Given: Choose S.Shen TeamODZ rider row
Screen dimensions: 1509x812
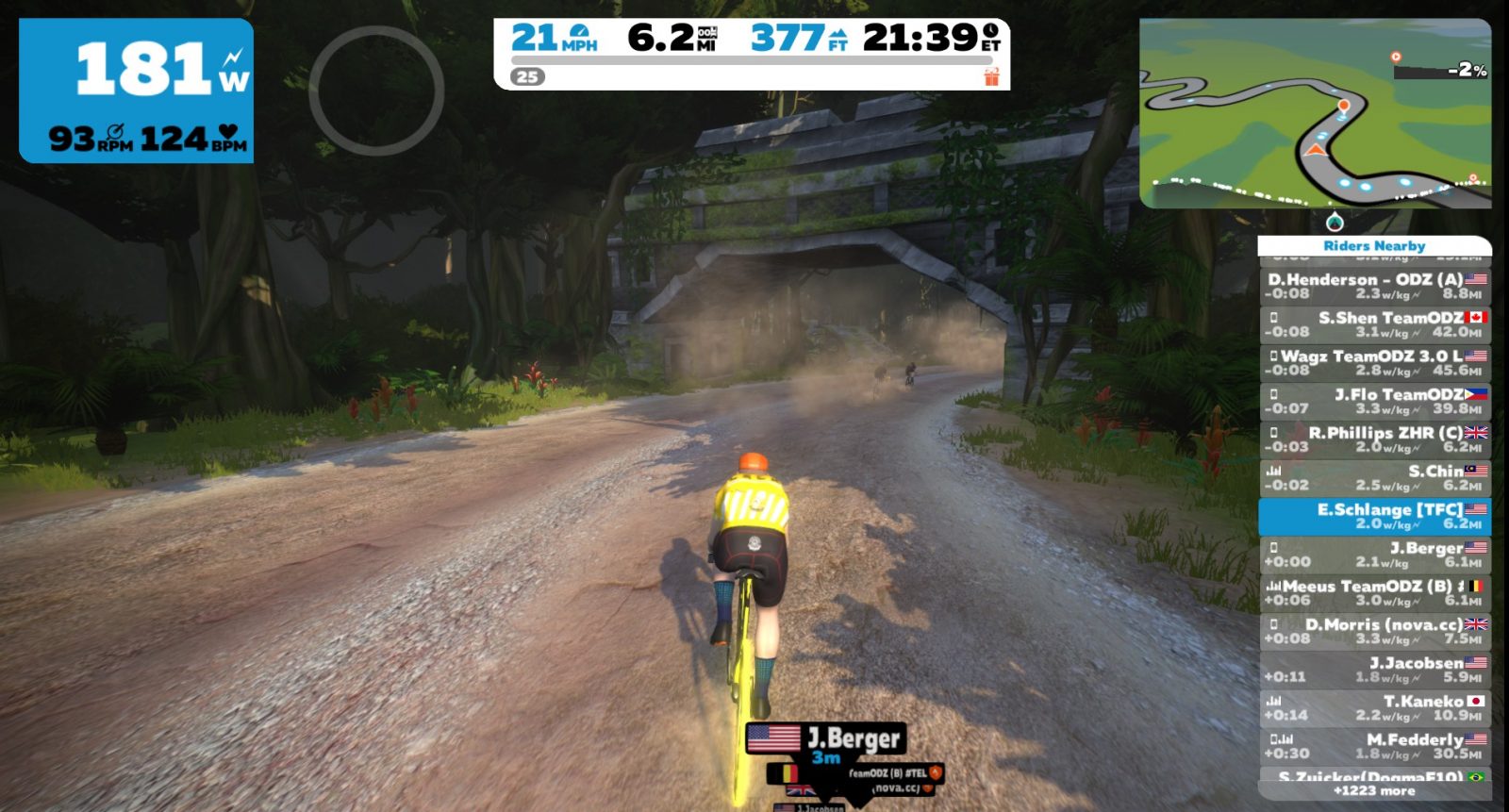Looking at the screenshot, I should pyautogui.click(x=1374, y=324).
